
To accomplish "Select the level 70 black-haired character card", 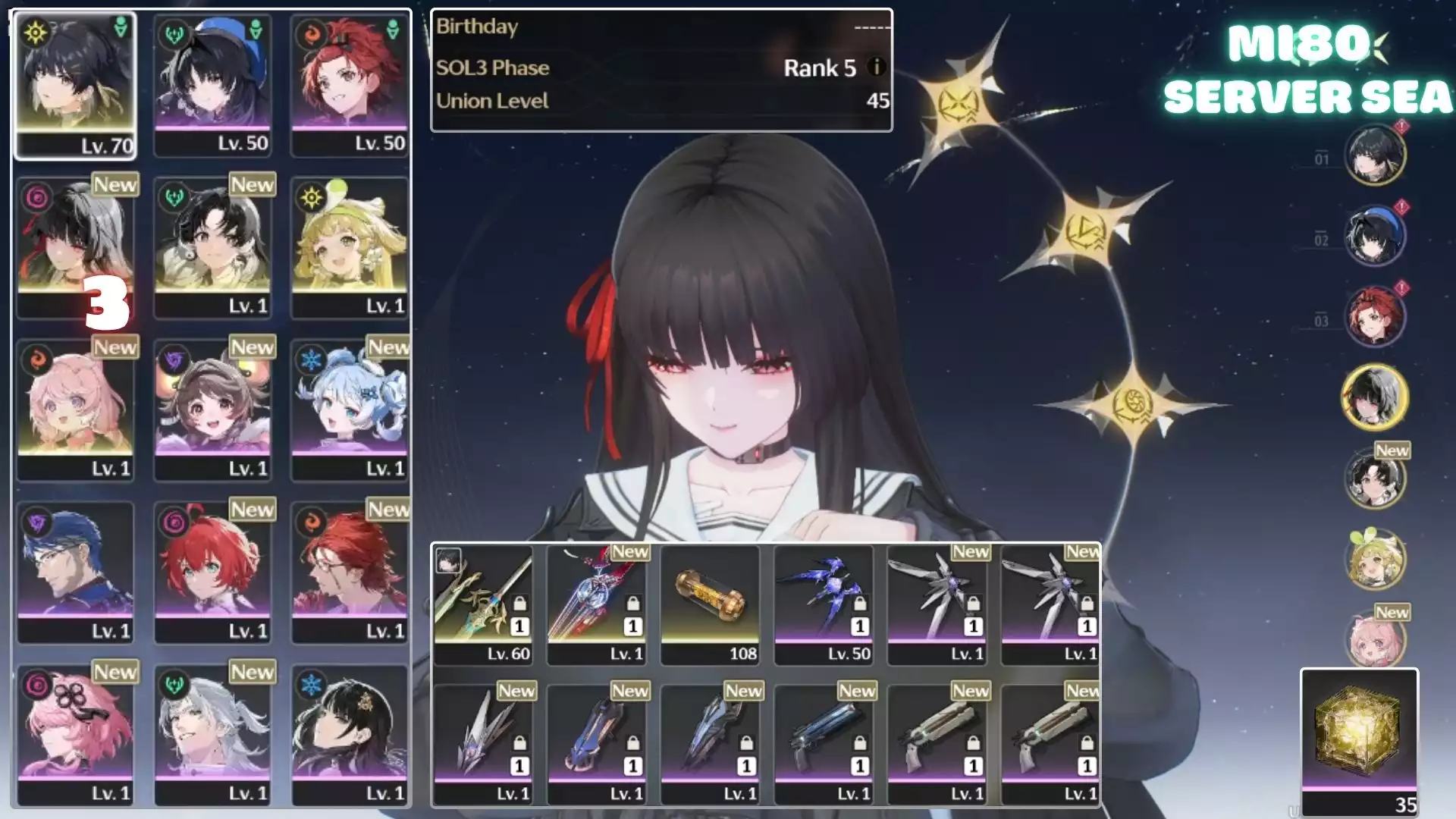I will pos(75,85).
